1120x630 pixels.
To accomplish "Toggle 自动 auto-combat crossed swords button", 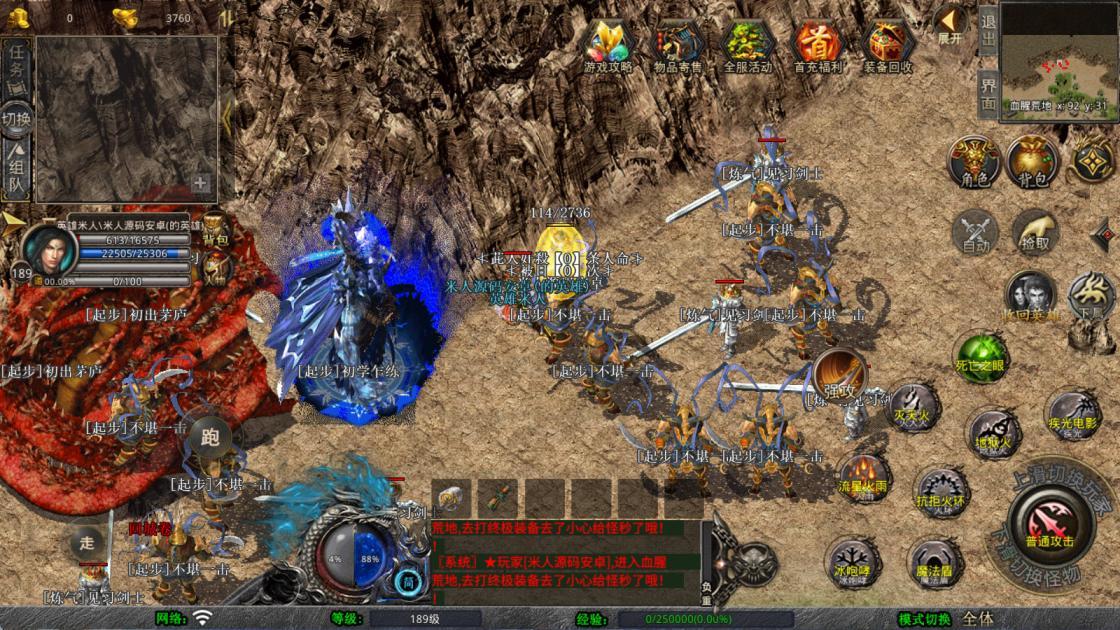I will pyautogui.click(x=975, y=232).
